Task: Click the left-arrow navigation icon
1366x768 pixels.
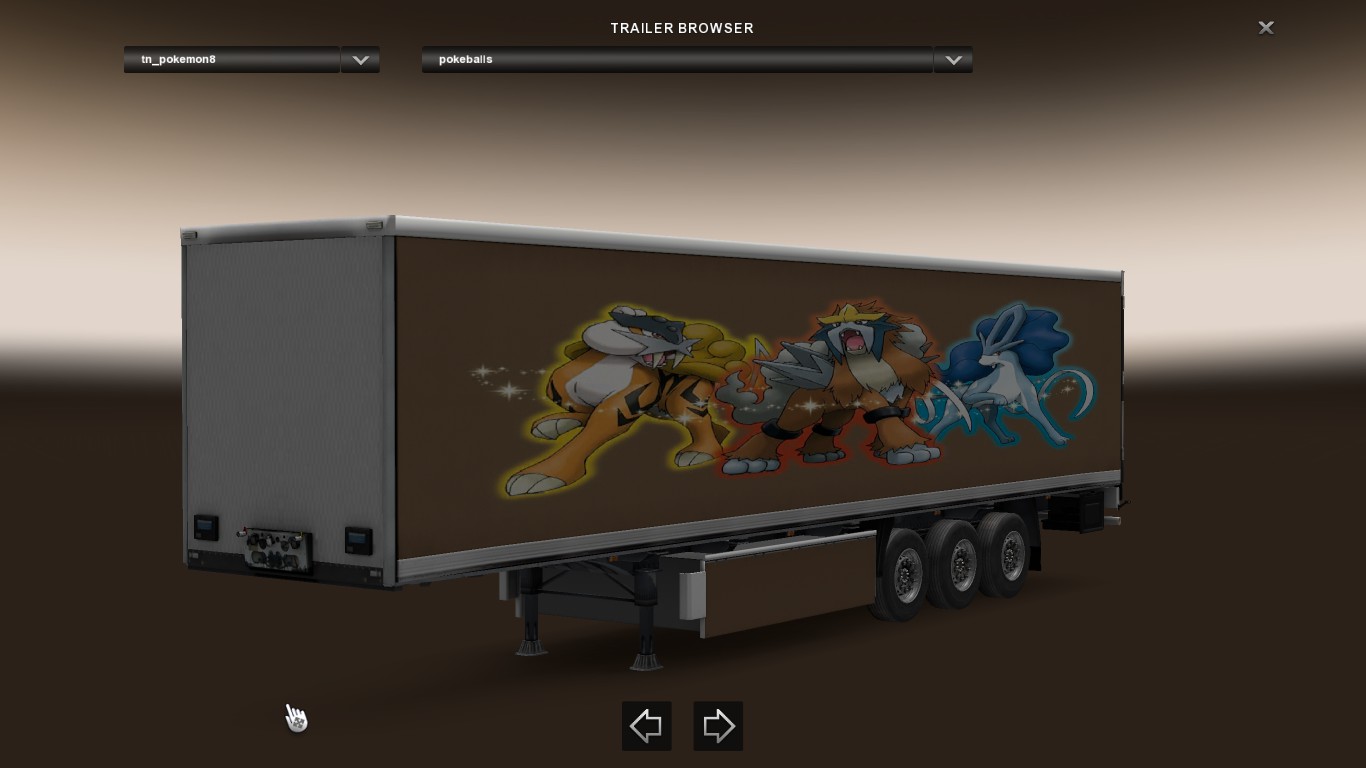Action: pos(646,726)
